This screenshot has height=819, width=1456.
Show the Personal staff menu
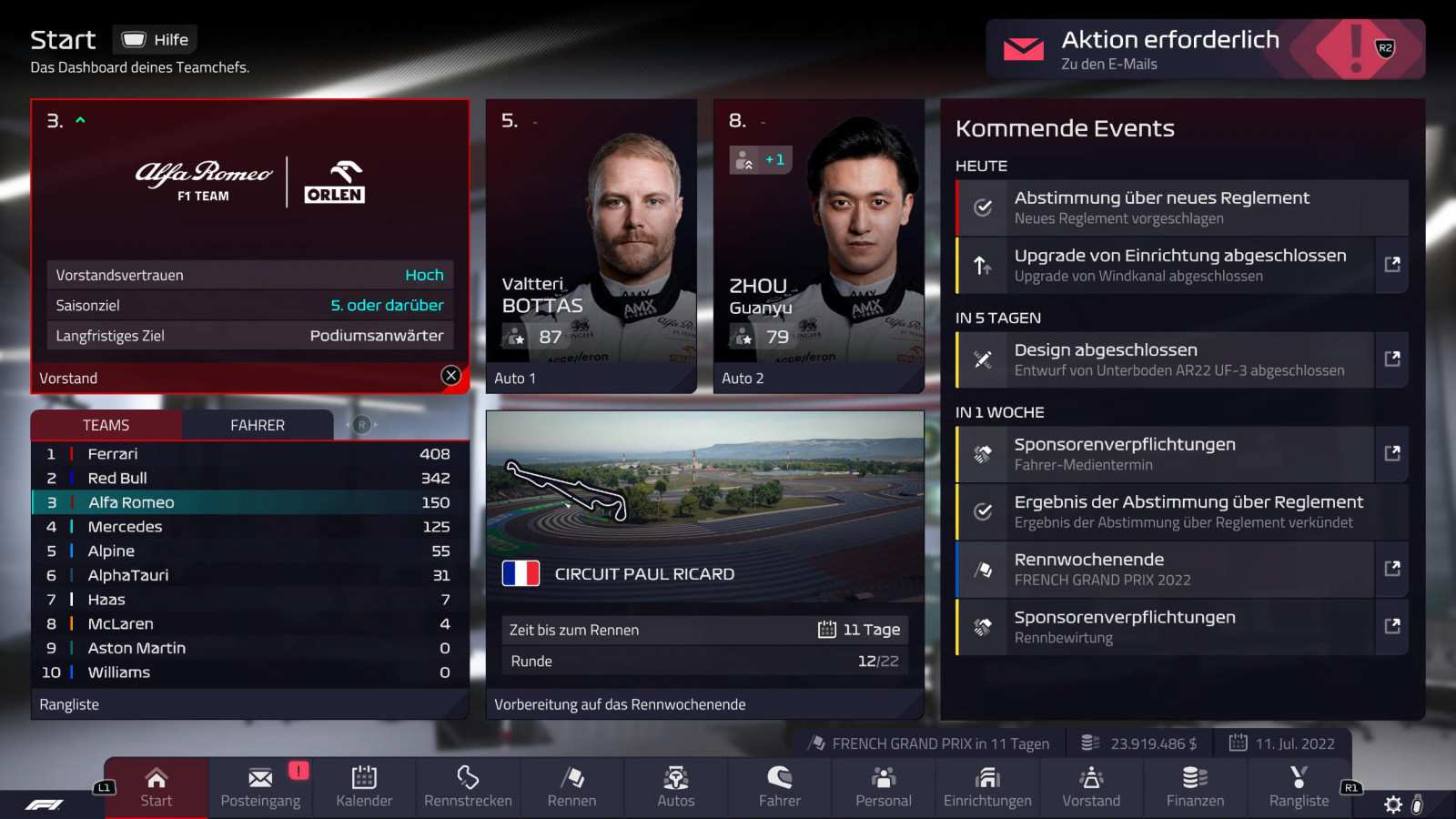tap(884, 787)
